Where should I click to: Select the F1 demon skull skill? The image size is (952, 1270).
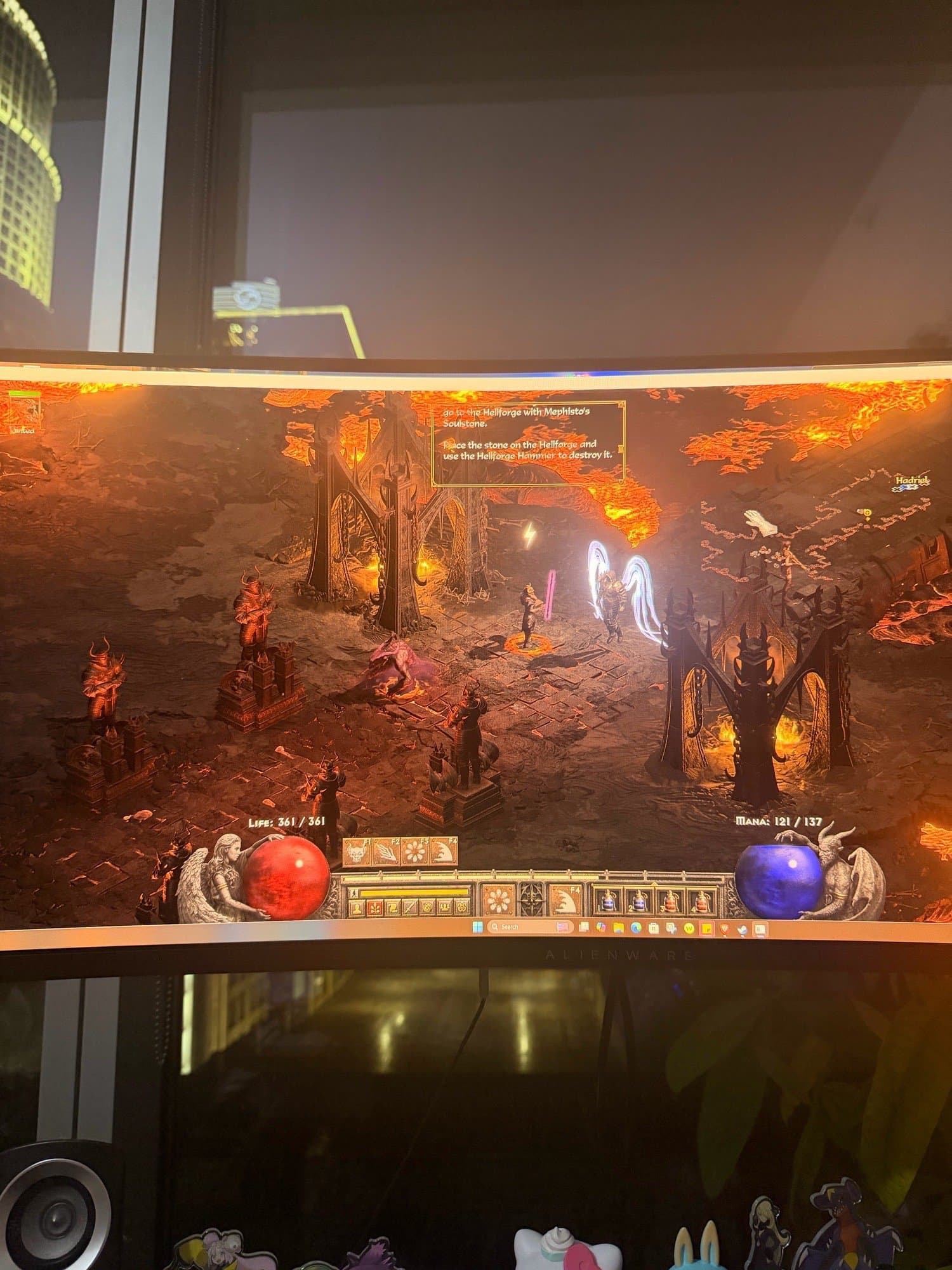[x=357, y=852]
